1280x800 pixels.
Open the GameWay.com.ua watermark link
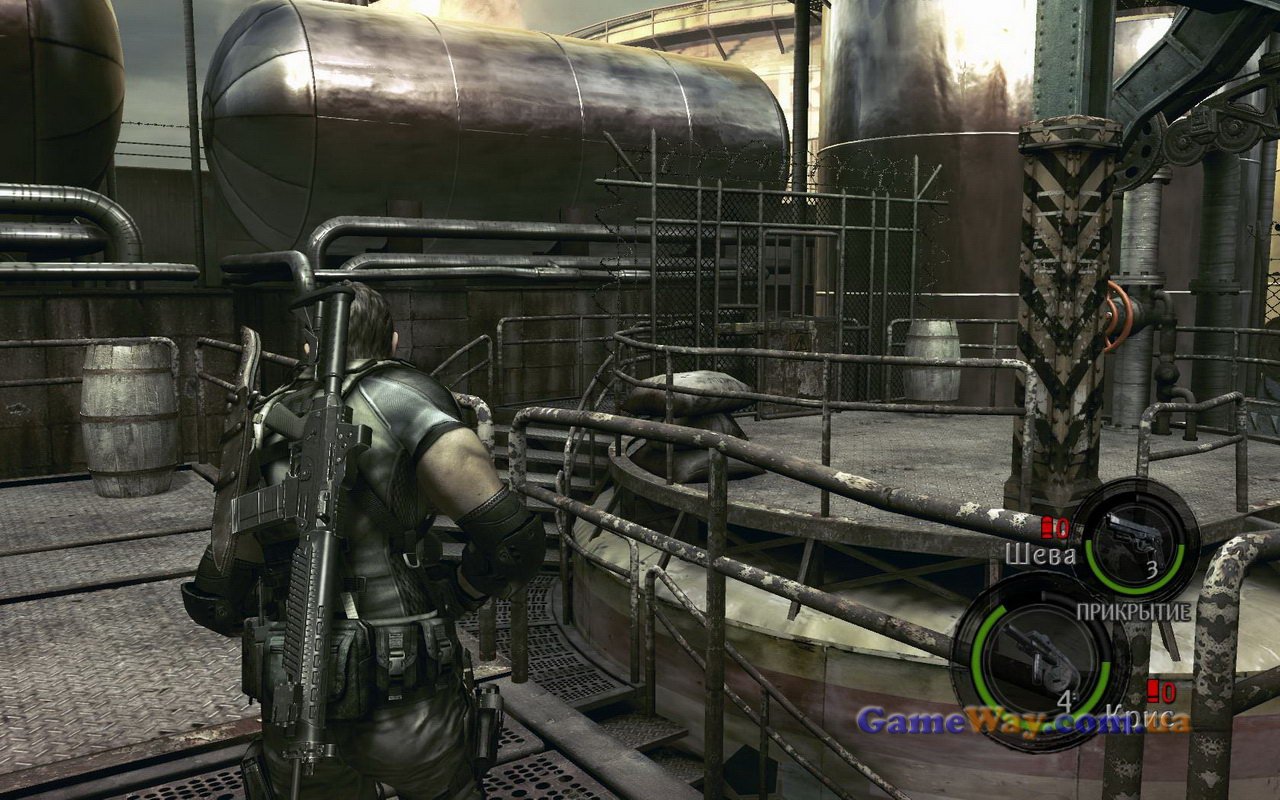(x=1024, y=721)
